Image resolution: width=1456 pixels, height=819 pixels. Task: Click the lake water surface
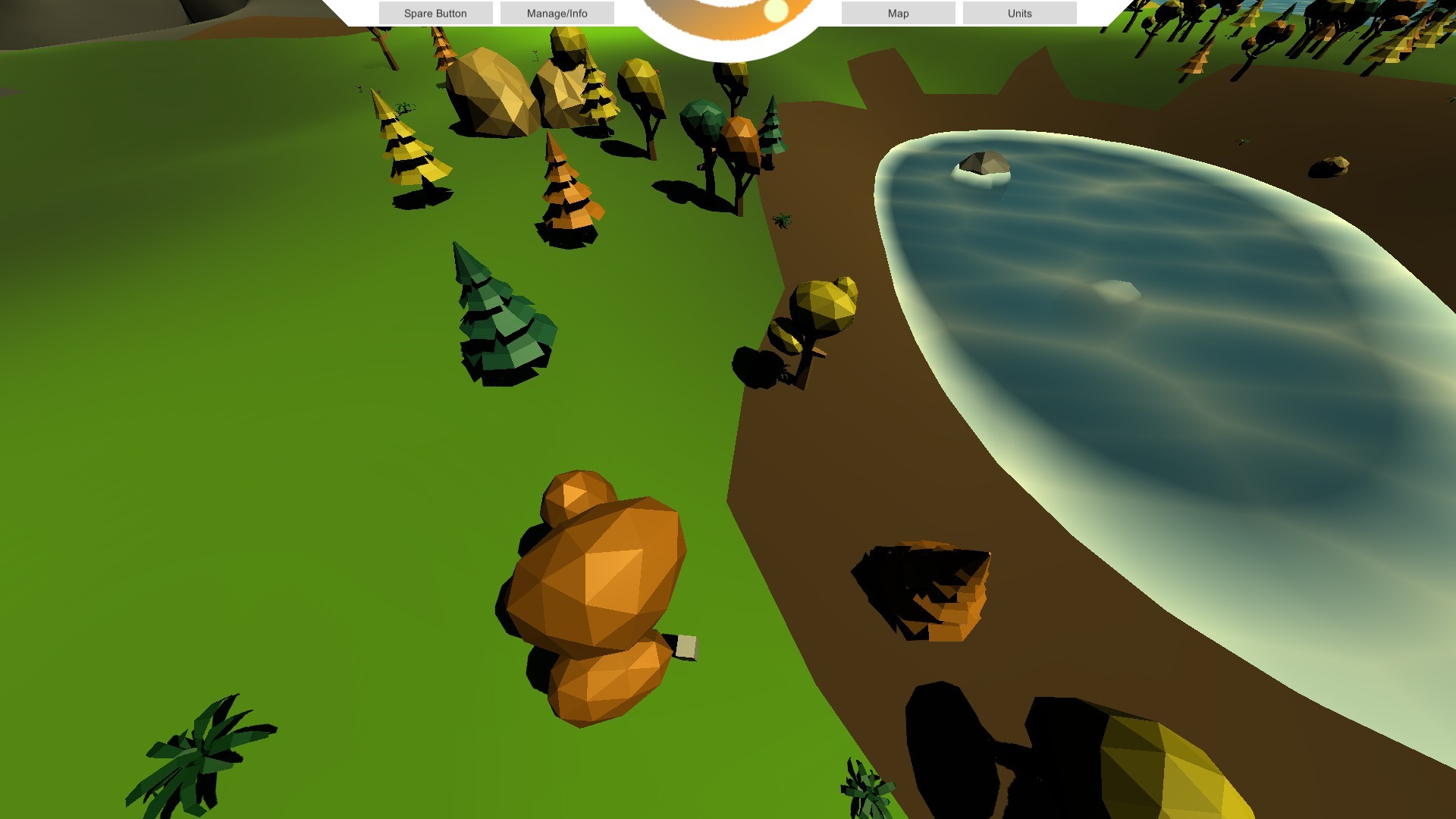click(x=1137, y=303)
